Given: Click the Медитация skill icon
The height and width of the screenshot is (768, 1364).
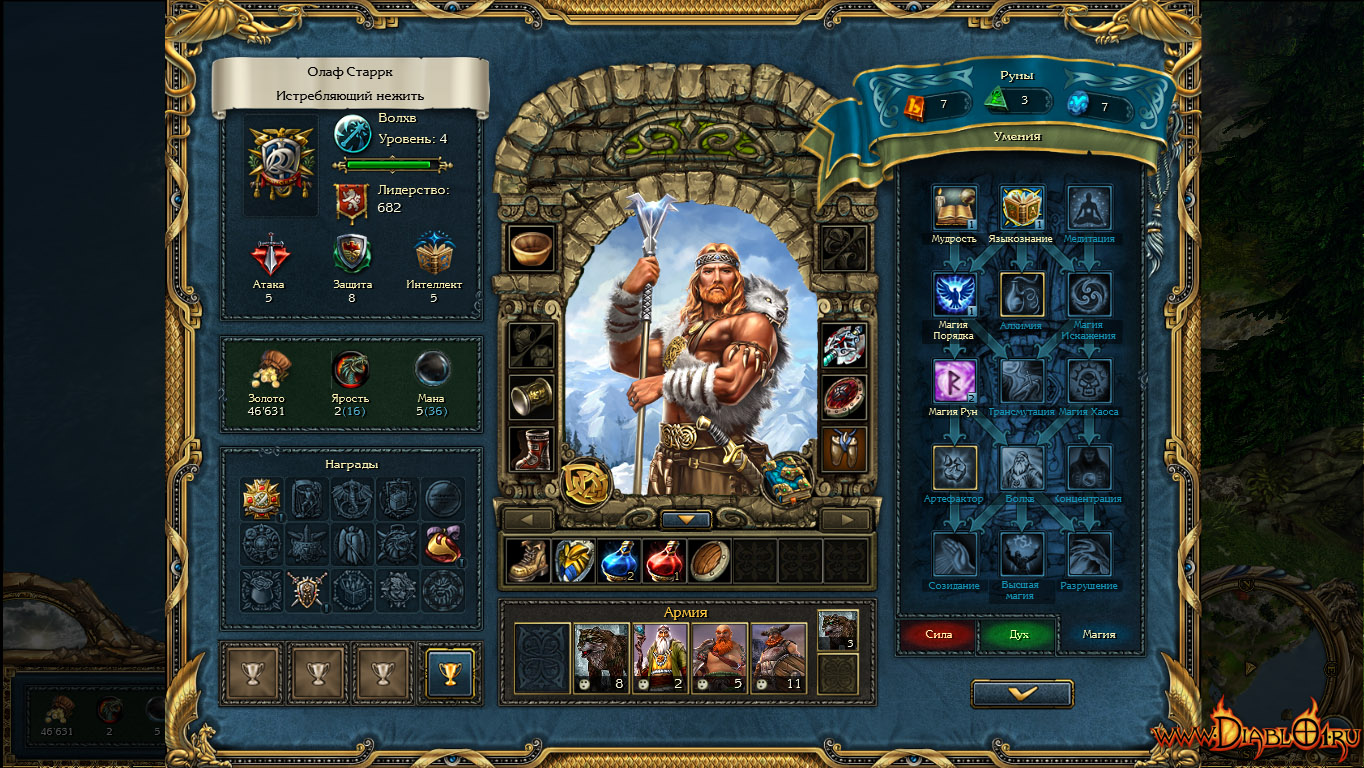Looking at the screenshot, I should (x=1088, y=208).
